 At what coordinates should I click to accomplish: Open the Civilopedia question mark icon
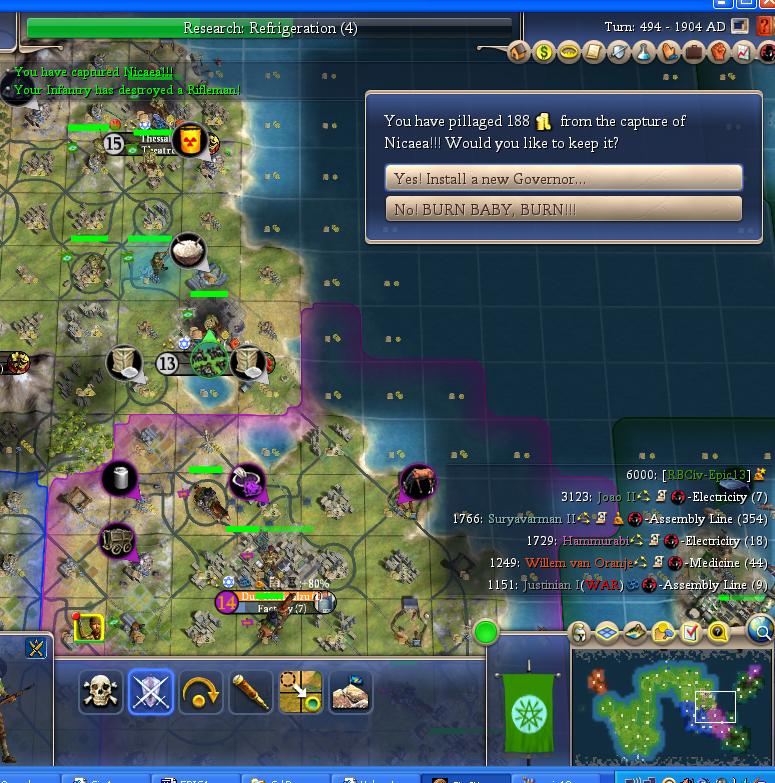point(766,27)
